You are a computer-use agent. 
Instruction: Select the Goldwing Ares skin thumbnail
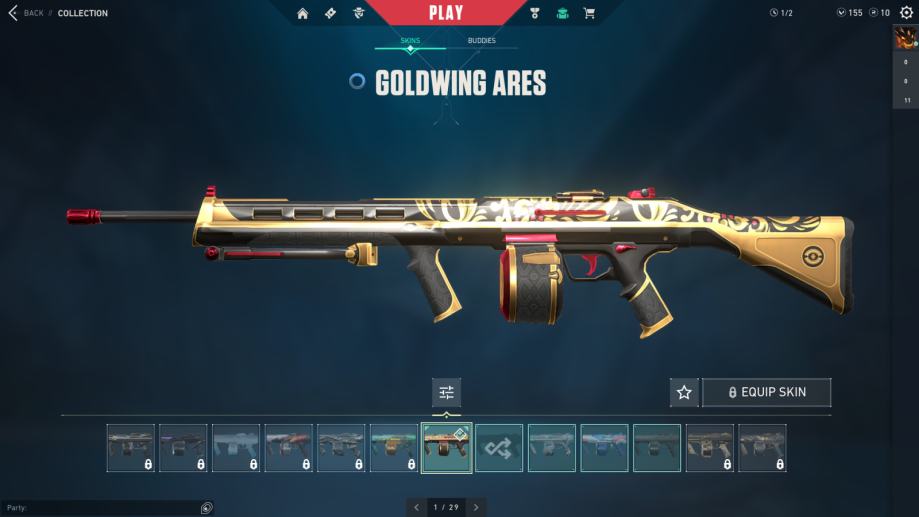click(x=446, y=448)
